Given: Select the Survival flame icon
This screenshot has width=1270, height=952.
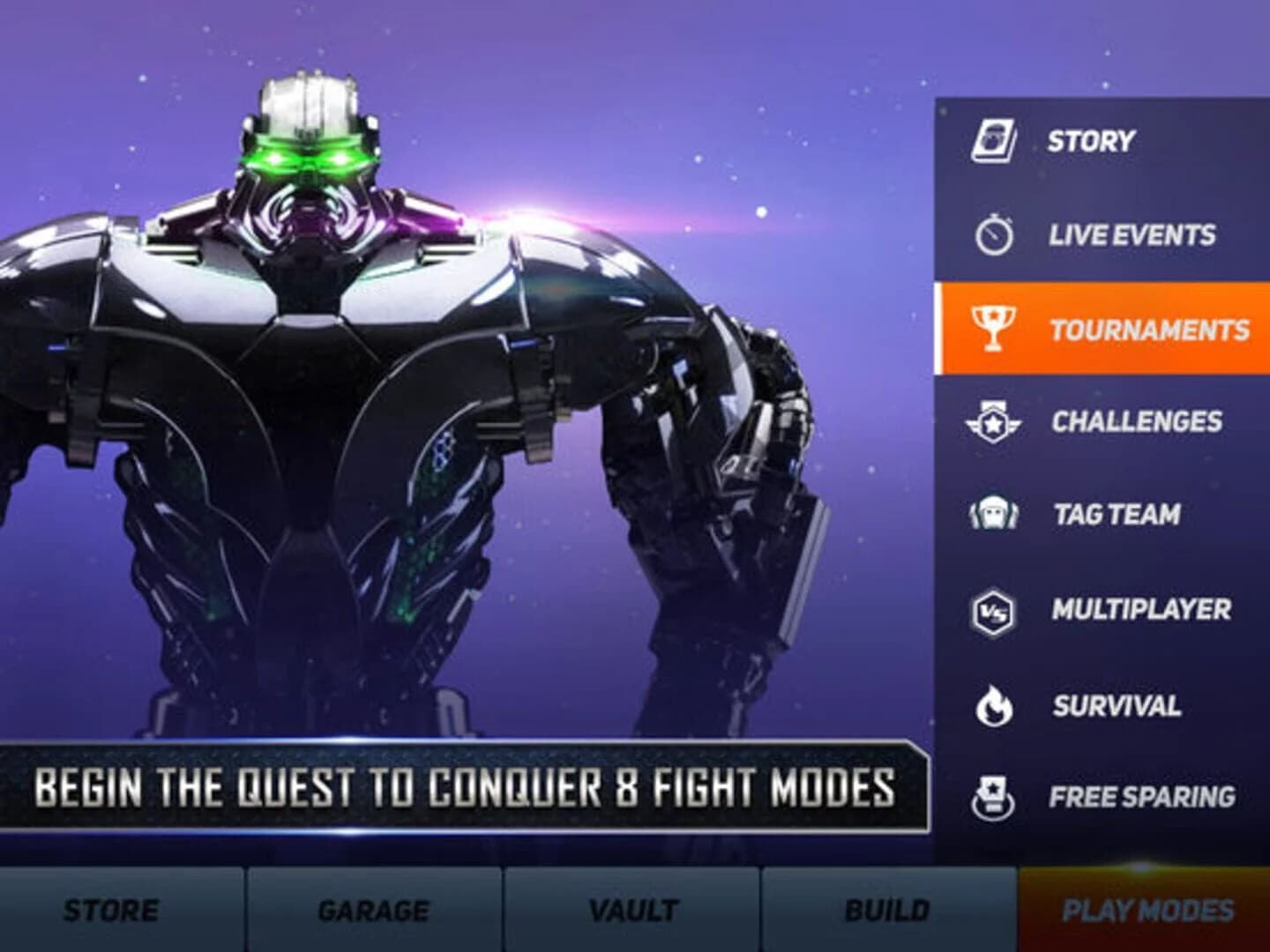Looking at the screenshot, I should pos(995,703).
